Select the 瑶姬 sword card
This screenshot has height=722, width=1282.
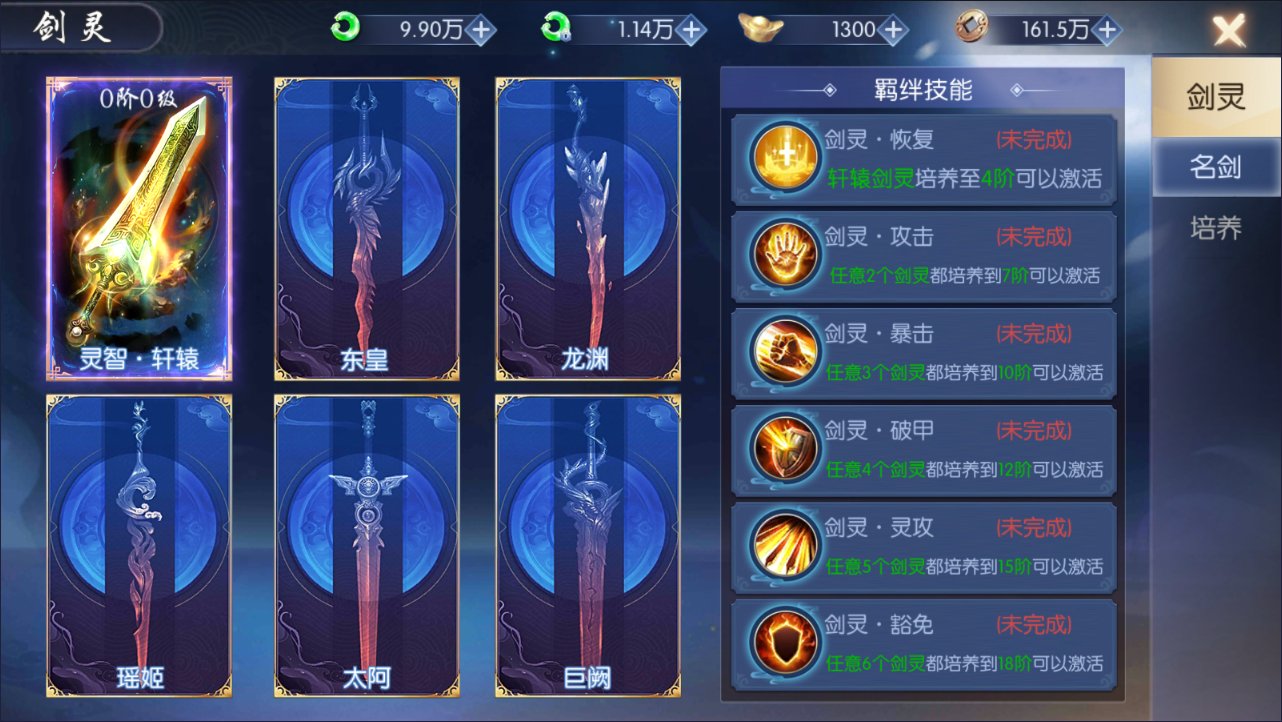point(139,545)
